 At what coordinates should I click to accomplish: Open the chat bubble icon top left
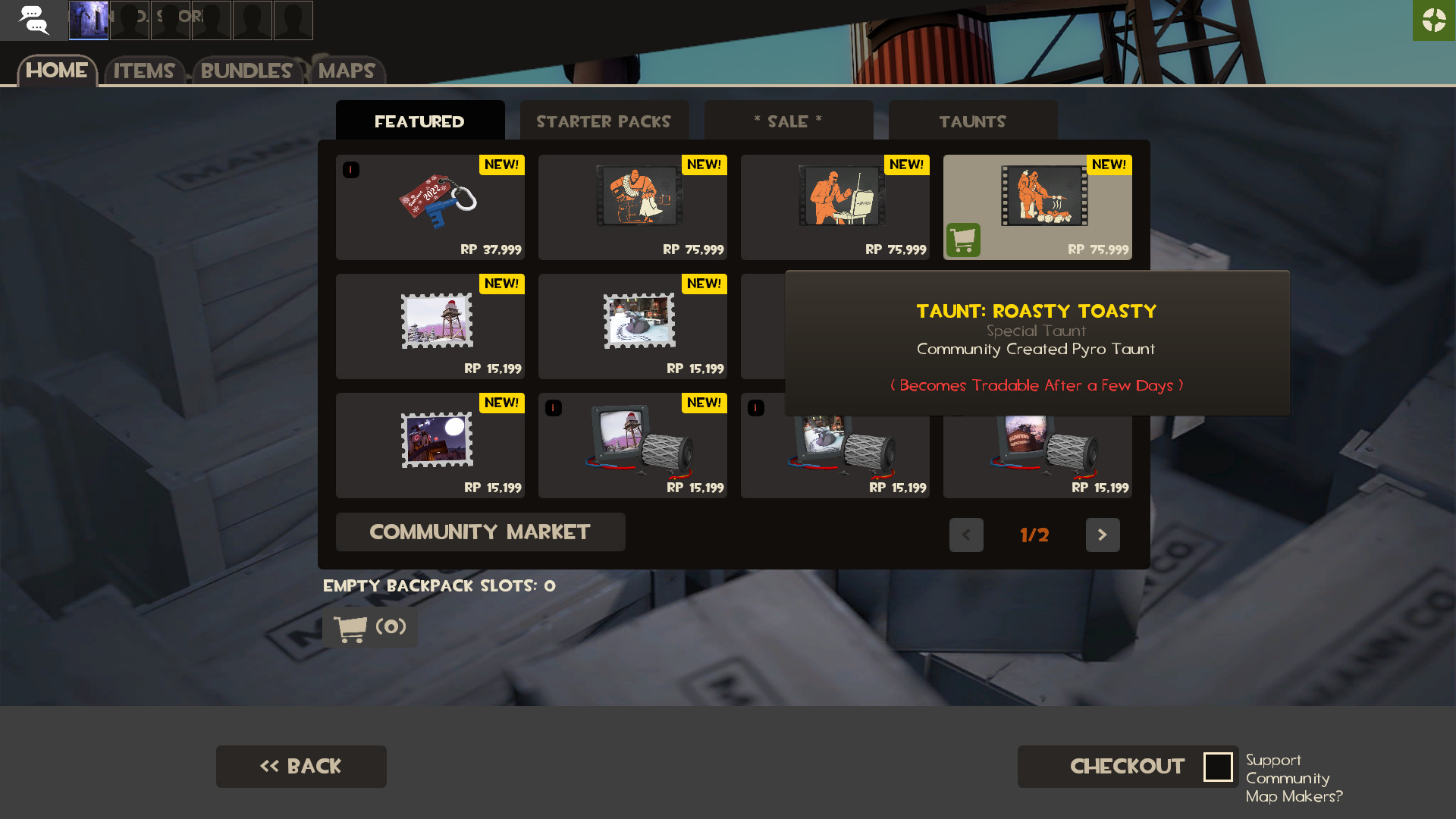click(33, 20)
